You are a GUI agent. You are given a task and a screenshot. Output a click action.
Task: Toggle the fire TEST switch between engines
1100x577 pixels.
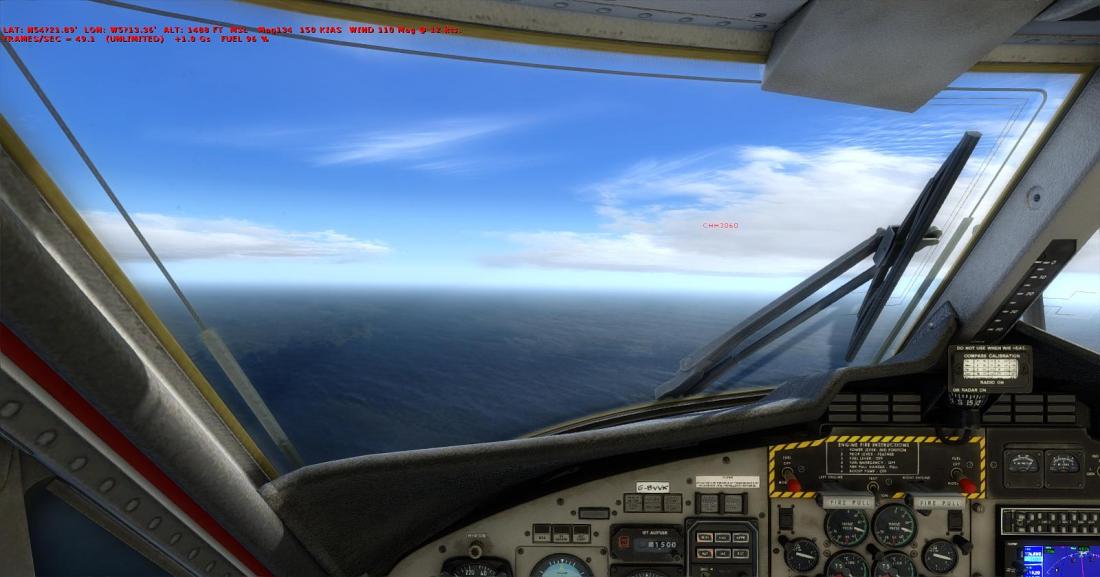(873, 488)
